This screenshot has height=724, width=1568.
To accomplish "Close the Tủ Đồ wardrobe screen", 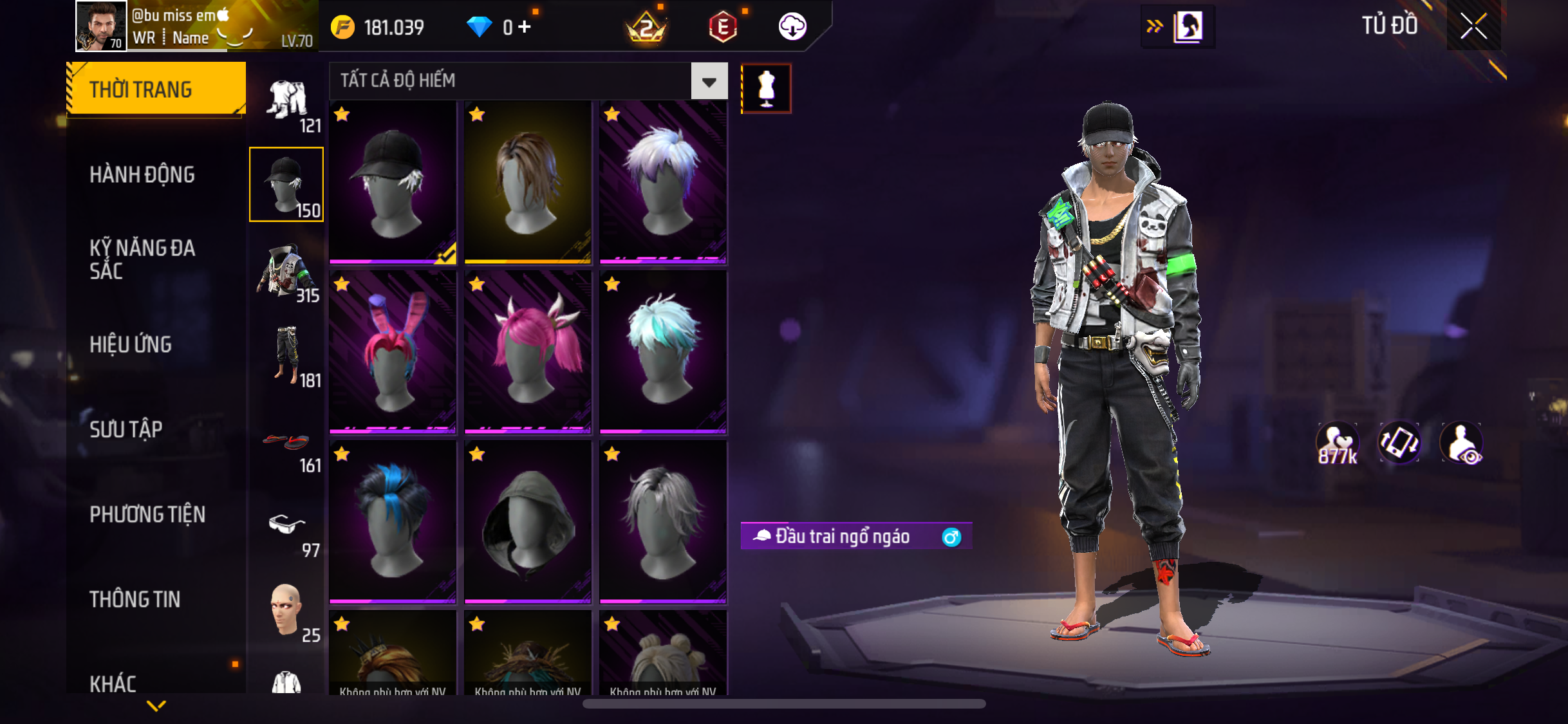I will click(1473, 26).
